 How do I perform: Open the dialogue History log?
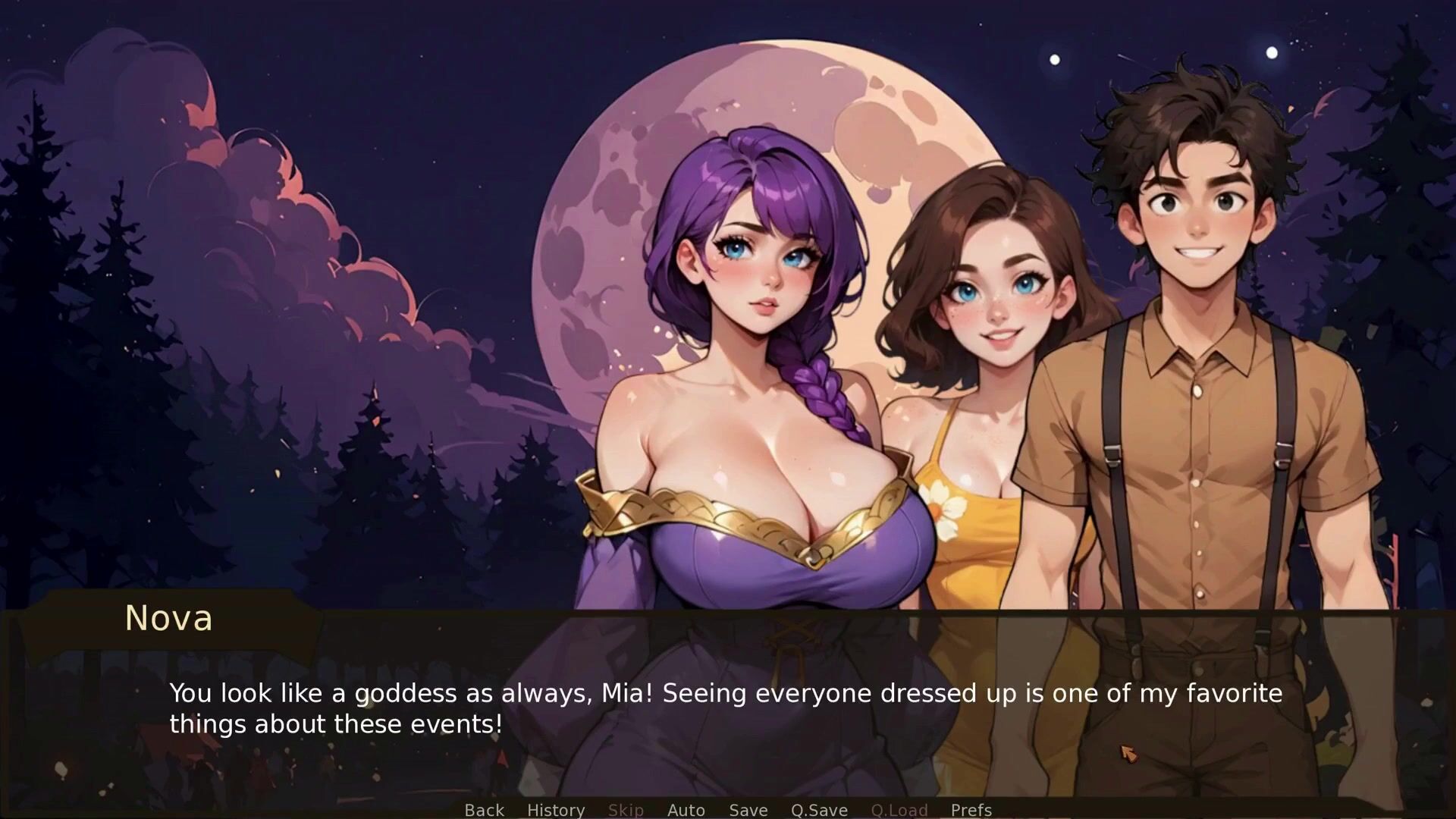point(556,810)
